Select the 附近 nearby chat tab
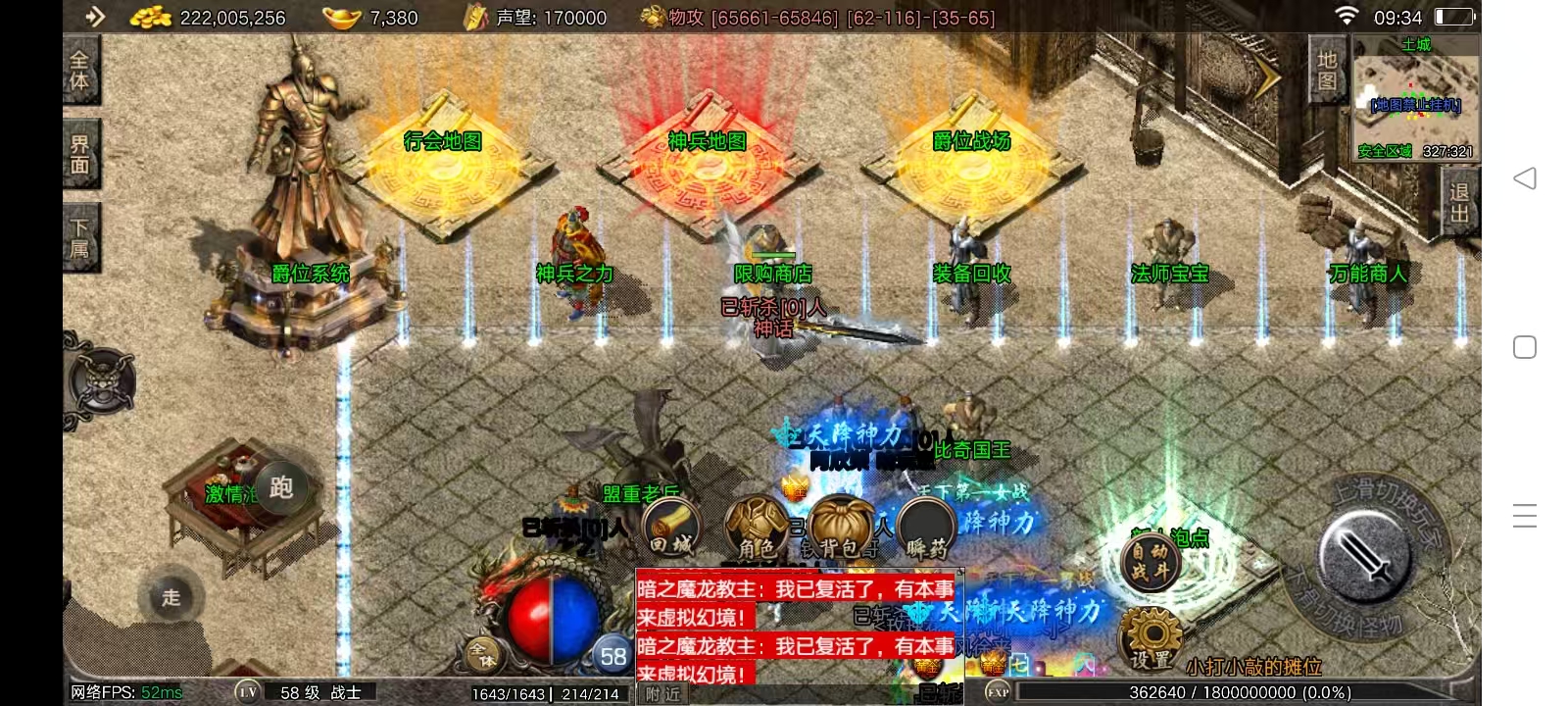 pyautogui.click(x=664, y=693)
